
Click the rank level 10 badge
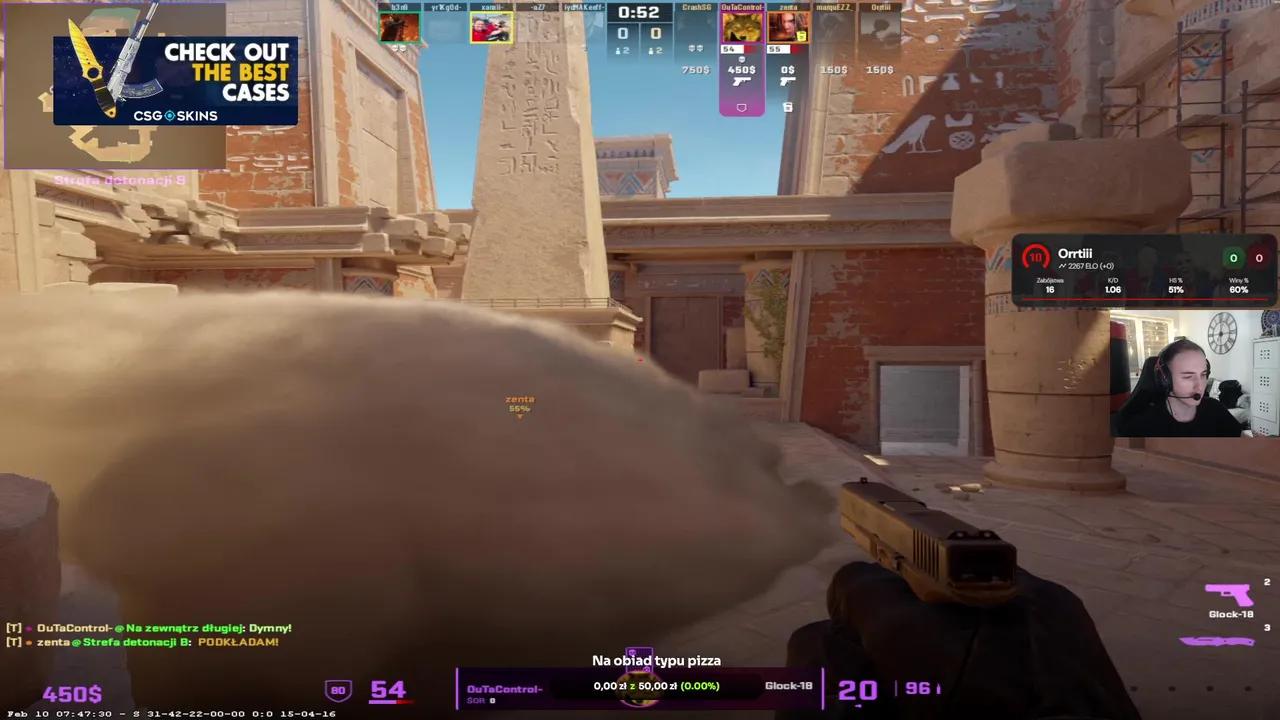tap(1036, 257)
